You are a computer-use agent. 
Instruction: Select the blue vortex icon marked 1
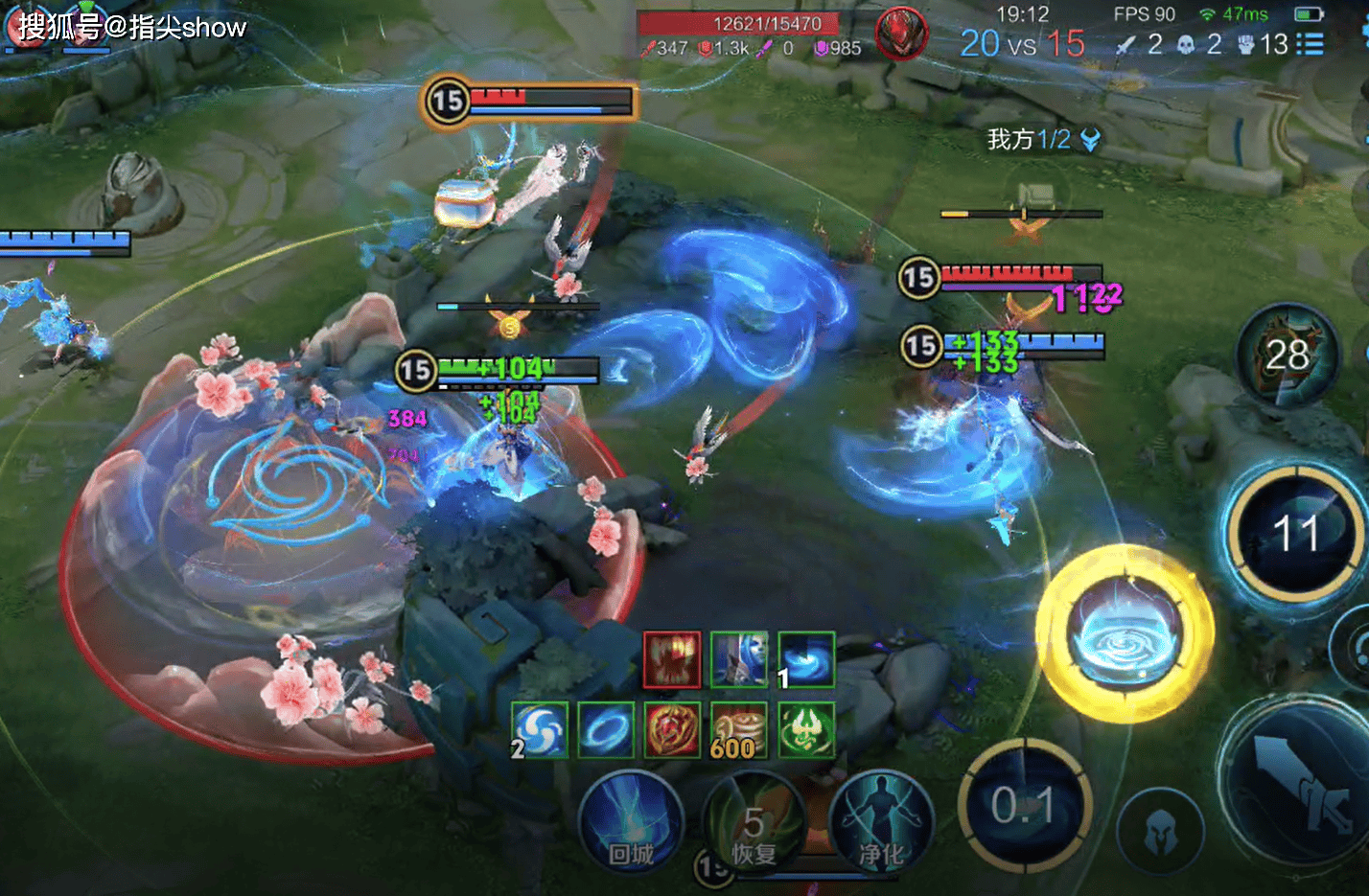pyautogui.click(x=806, y=660)
